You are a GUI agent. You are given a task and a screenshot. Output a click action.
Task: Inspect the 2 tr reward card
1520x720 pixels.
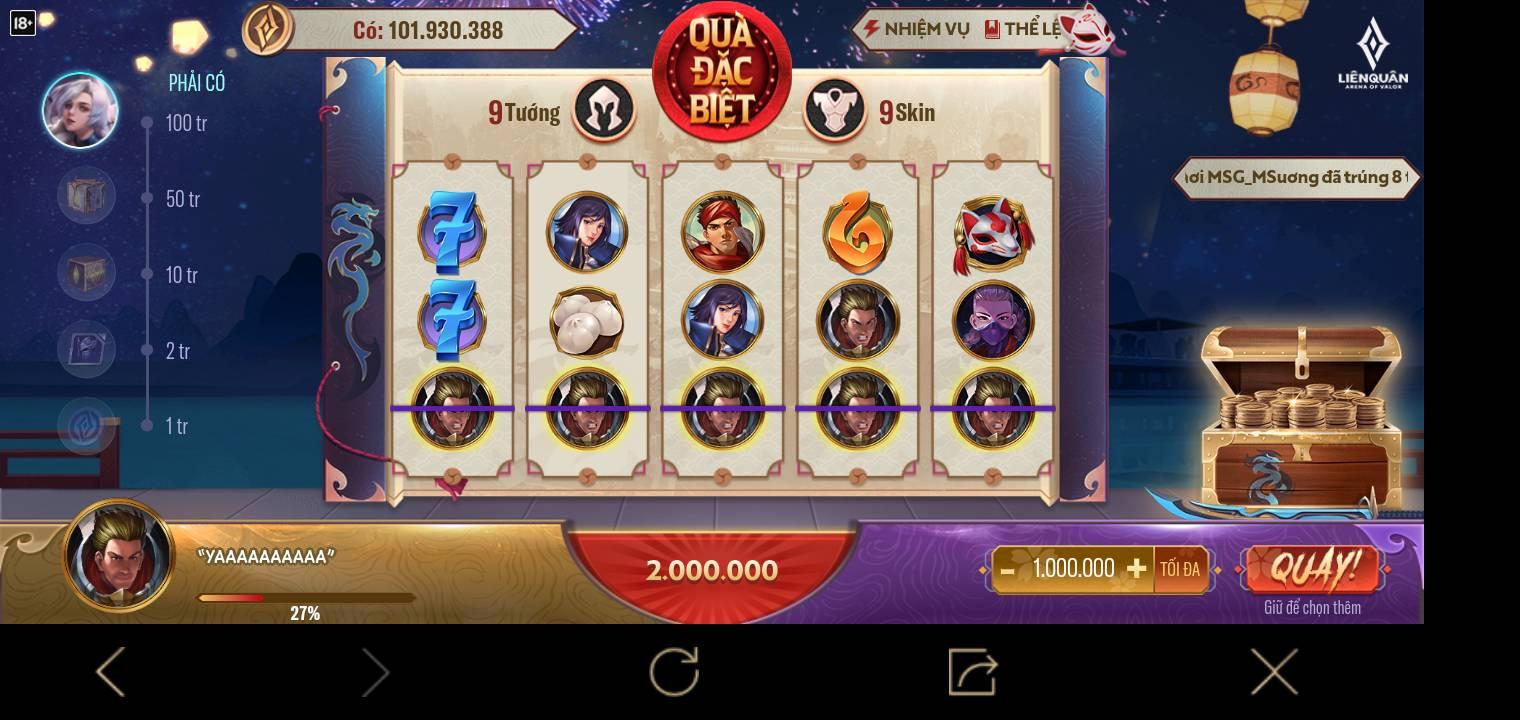(x=86, y=349)
